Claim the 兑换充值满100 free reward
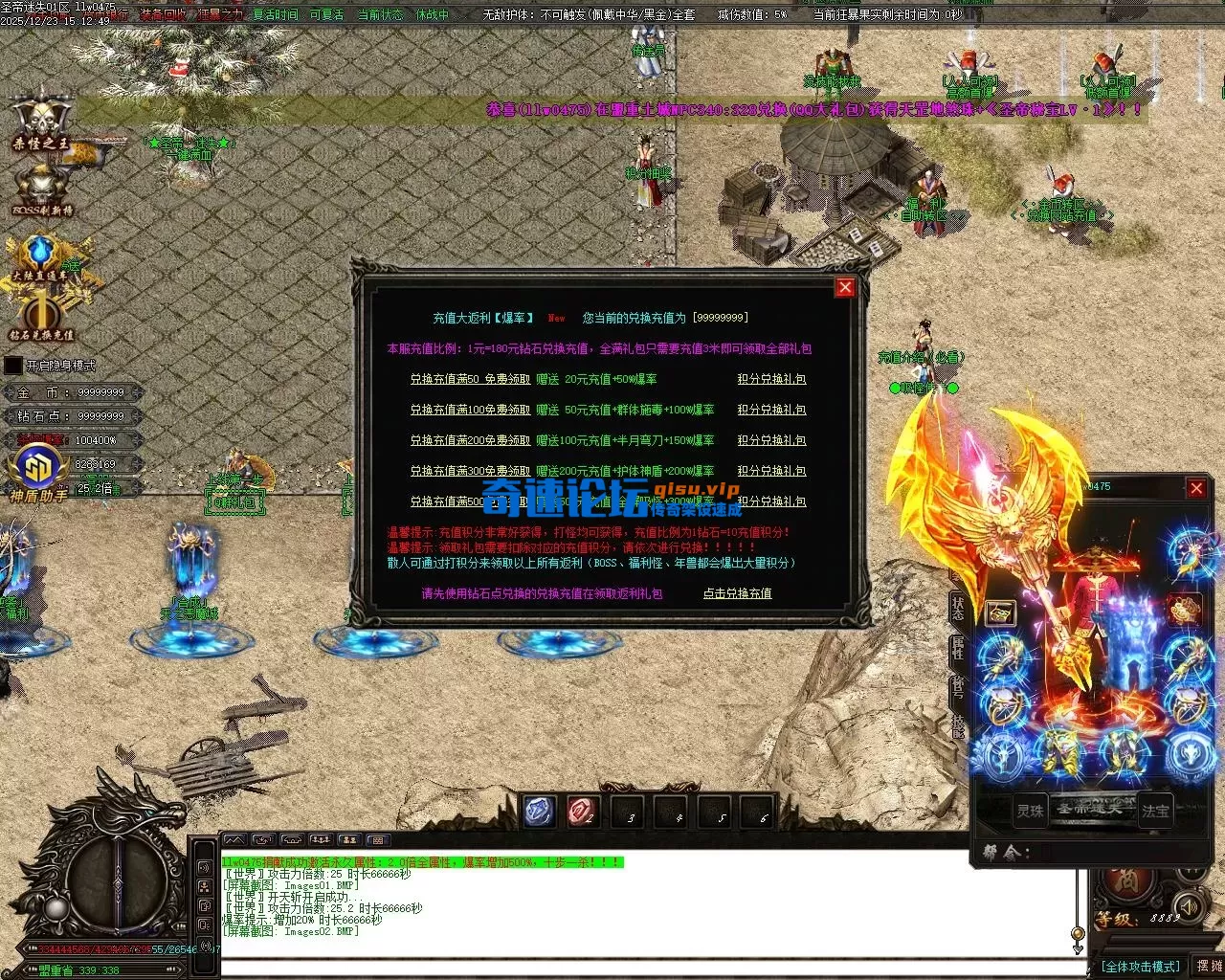The image size is (1225, 980). coord(470,410)
